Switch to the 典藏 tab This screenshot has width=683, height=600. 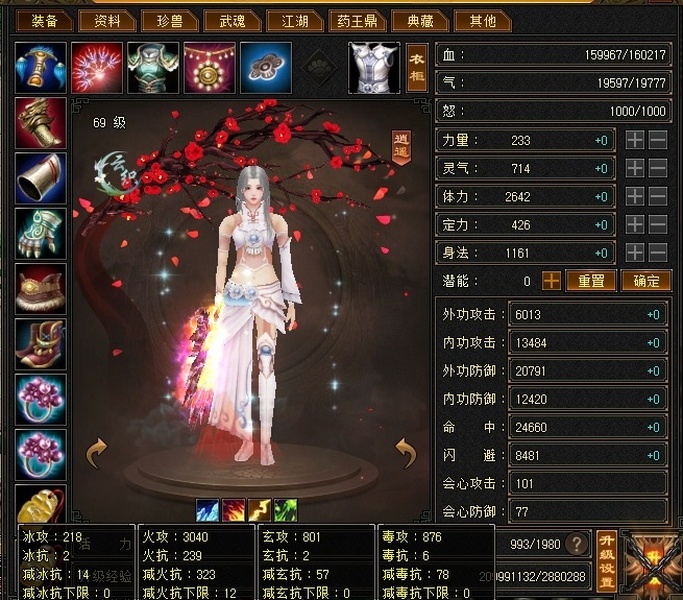point(413,20)
